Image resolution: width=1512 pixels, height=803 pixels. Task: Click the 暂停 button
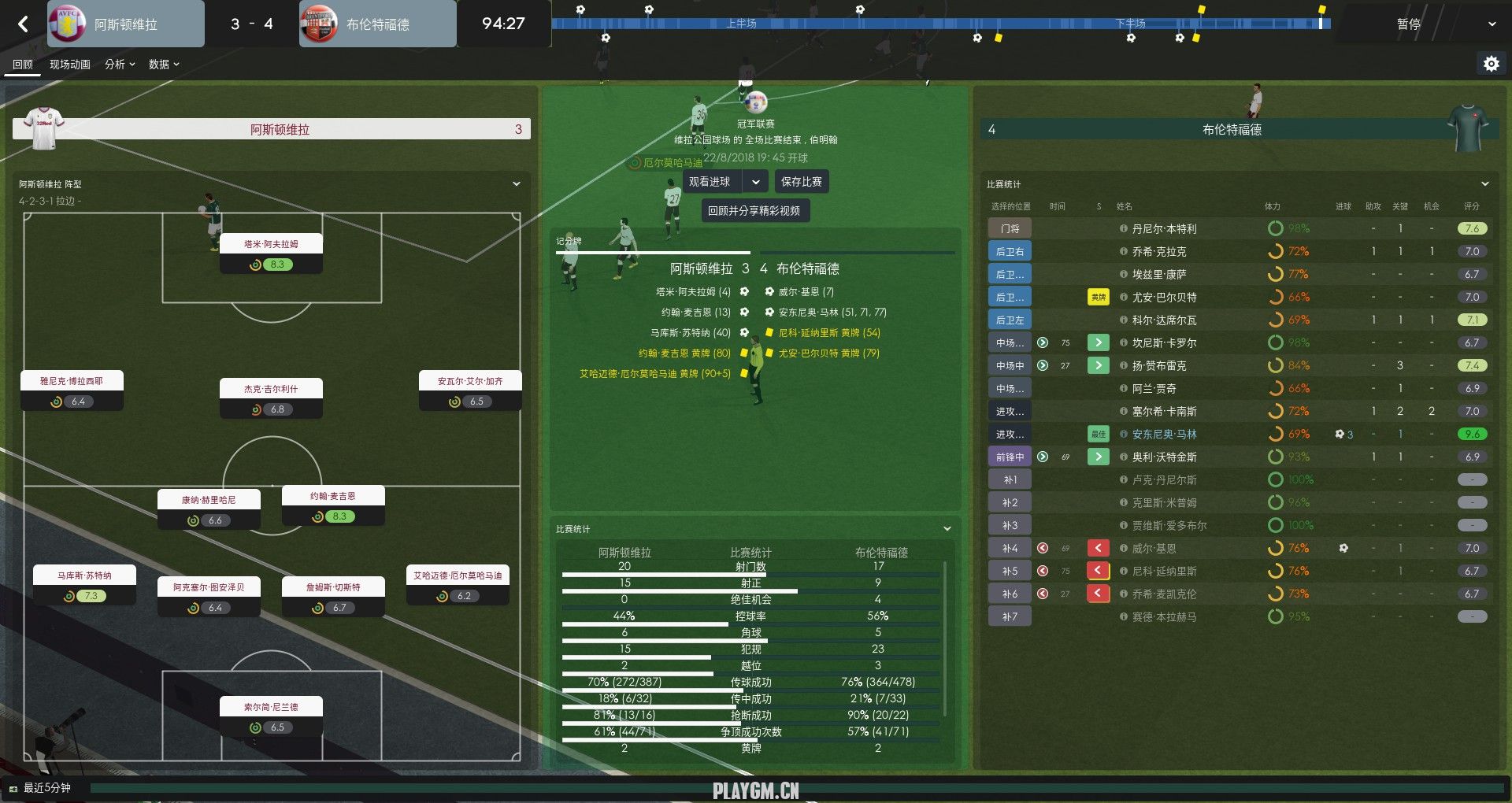pyautogui.click(x=1409, y=24)
